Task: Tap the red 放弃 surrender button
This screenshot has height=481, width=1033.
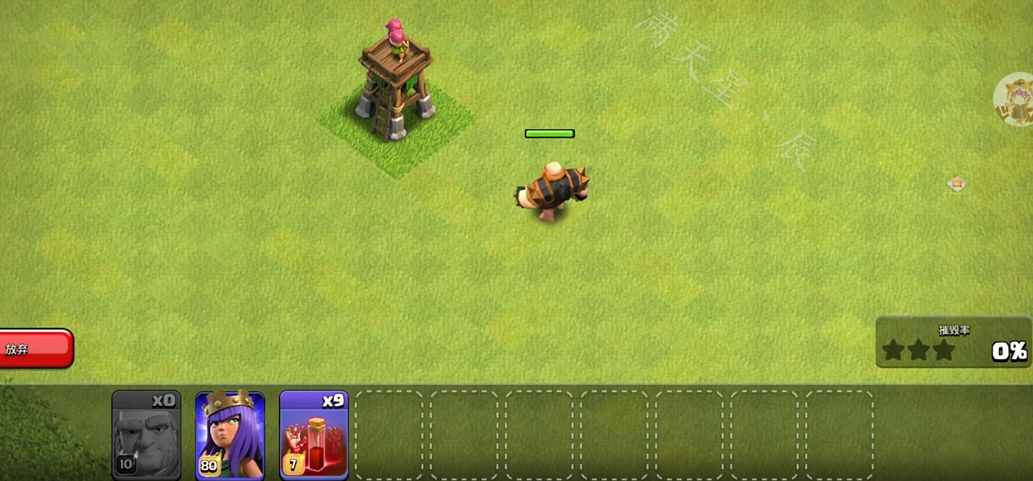Action: [35, 349]
